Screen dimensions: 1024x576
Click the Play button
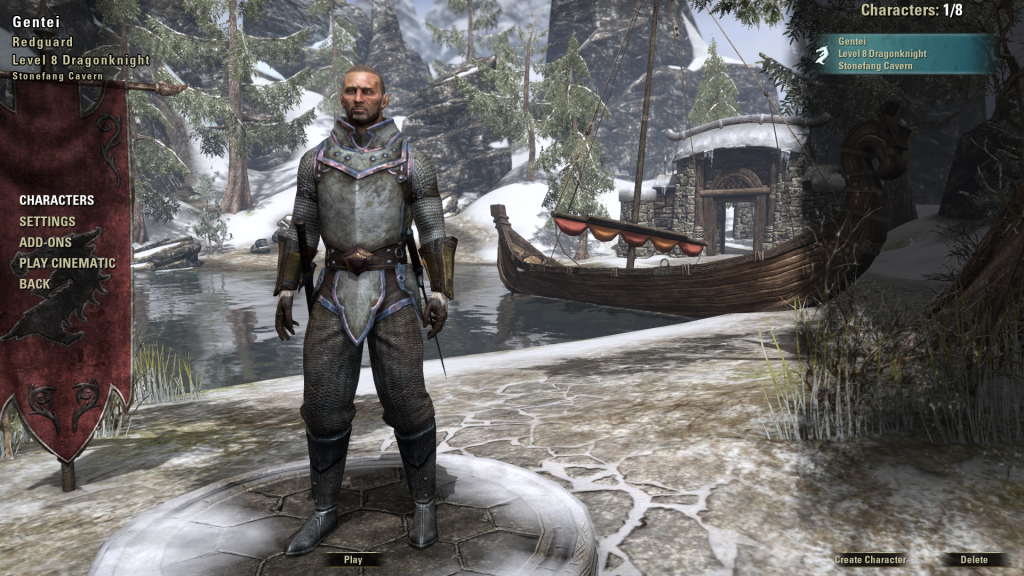[x=353, y=560]
